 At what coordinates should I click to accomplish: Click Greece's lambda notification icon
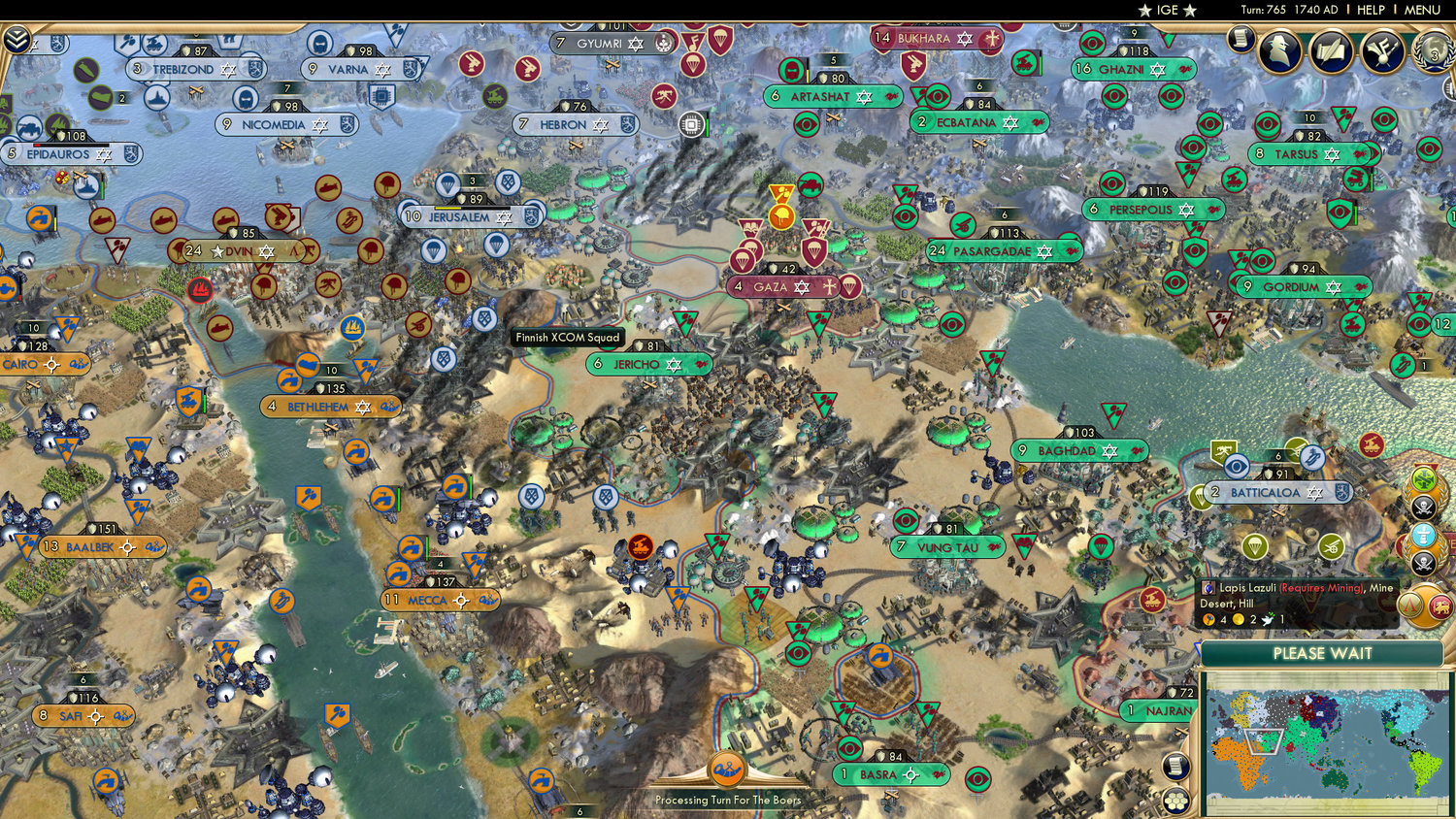point(1407,605)
